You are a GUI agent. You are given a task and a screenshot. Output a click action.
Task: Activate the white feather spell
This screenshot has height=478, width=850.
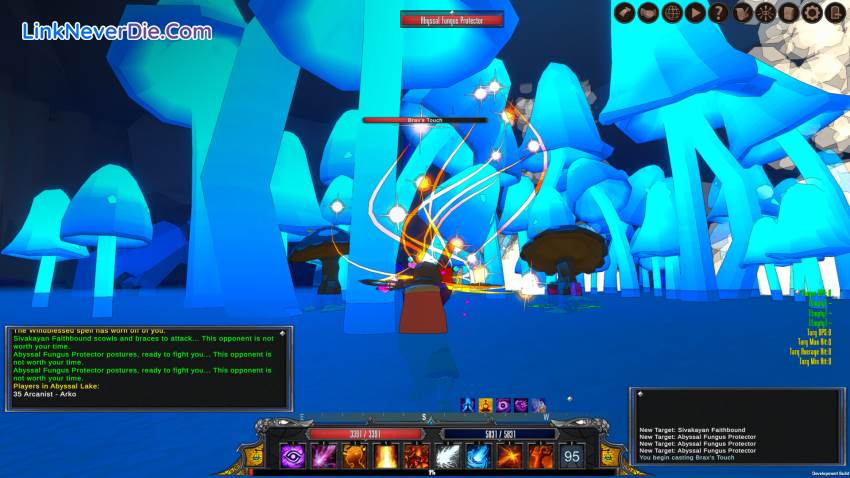[x=447, y=456]
